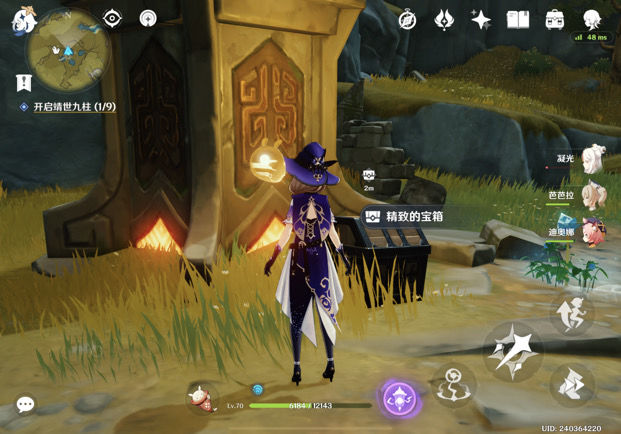Image resolution: width=621 pixels, height=434 pixels.
Task: Activate the eye-shaped elemental sight icon
Action: point(112,19)
